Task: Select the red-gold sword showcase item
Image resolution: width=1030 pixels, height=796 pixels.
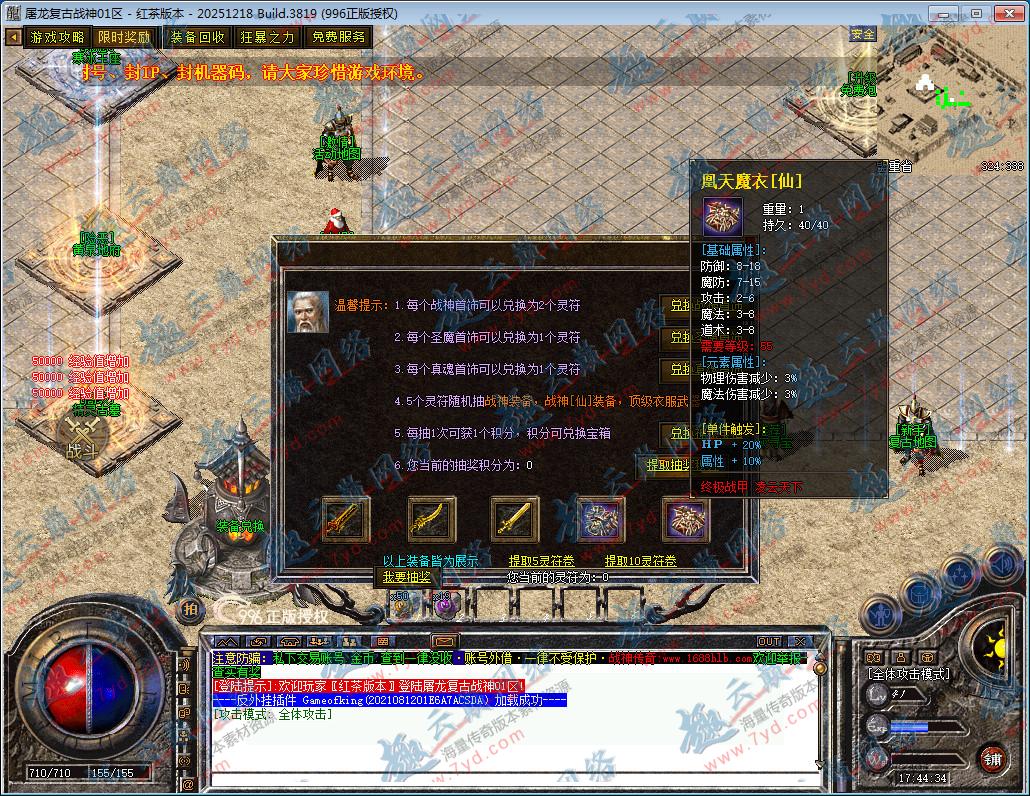Action: 346,519
